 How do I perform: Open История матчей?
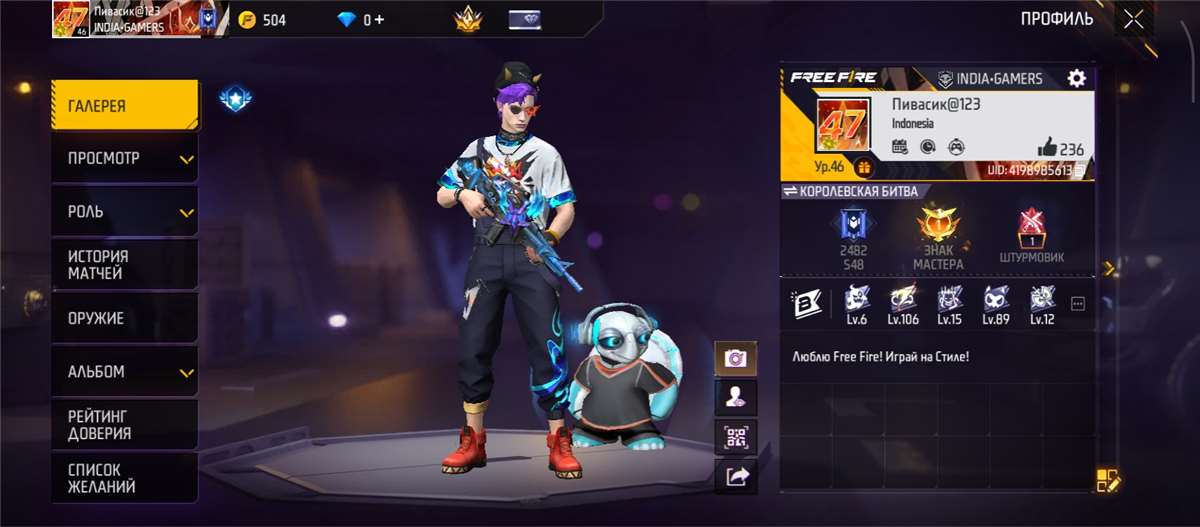(125, 264)
